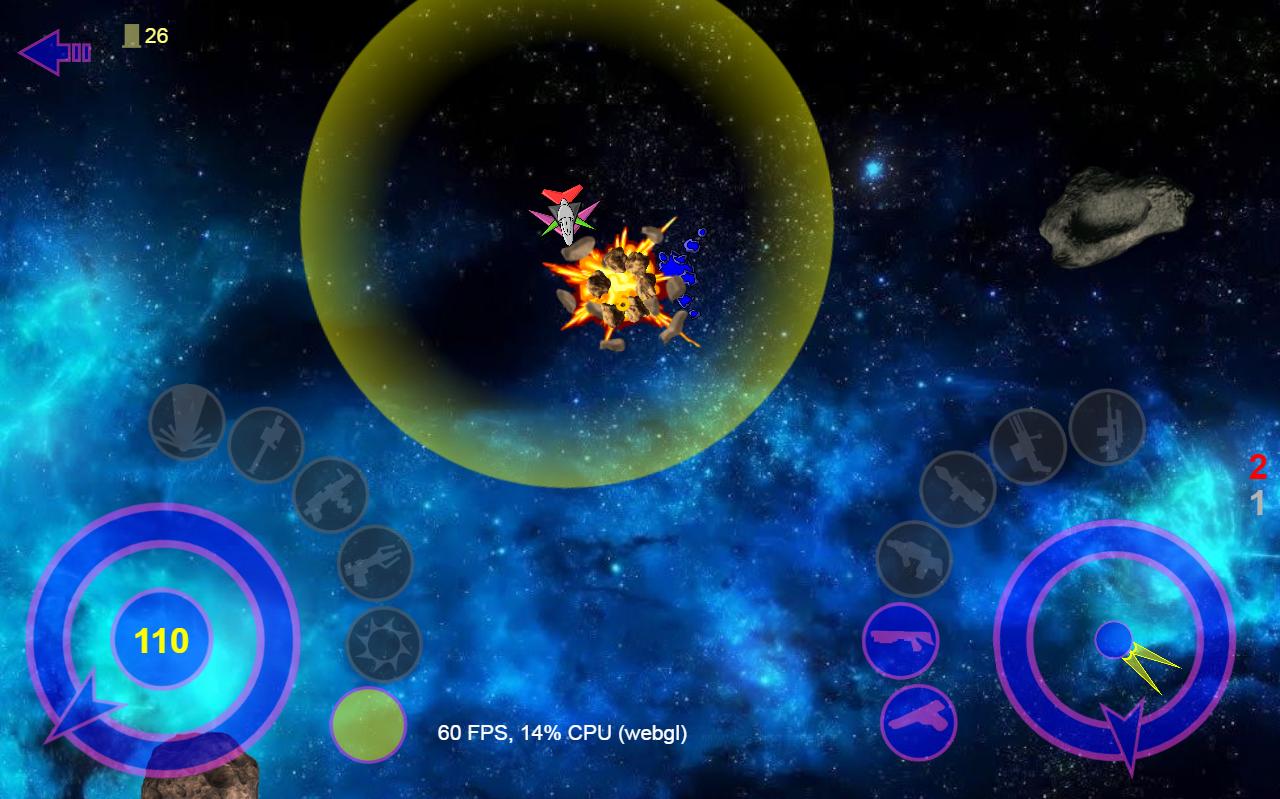Click the pause bars next to back arrow
Image resolution: width=1280 pixels, height=799 pixels.
79,52
